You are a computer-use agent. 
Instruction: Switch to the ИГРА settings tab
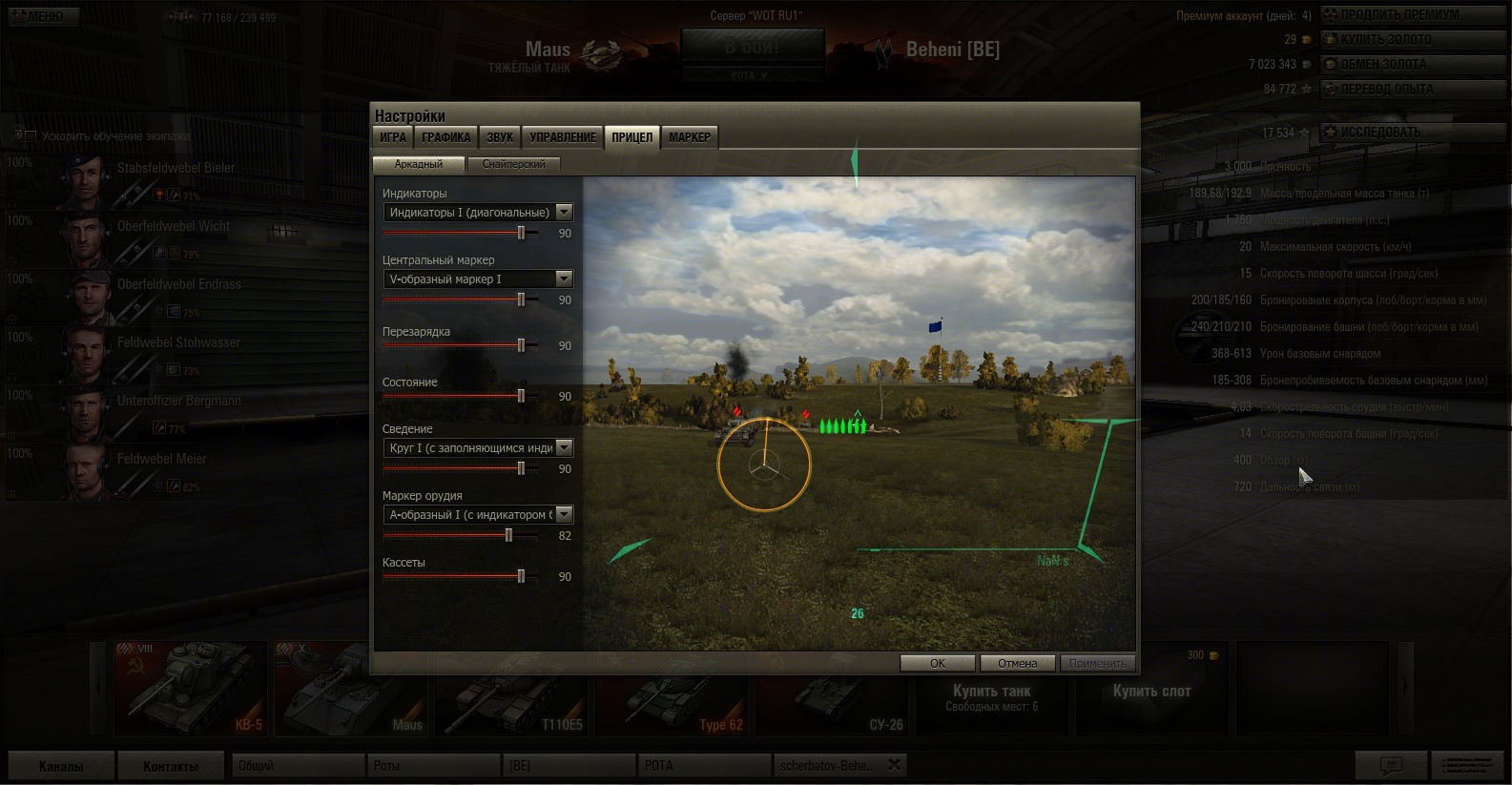coord(393,137)
